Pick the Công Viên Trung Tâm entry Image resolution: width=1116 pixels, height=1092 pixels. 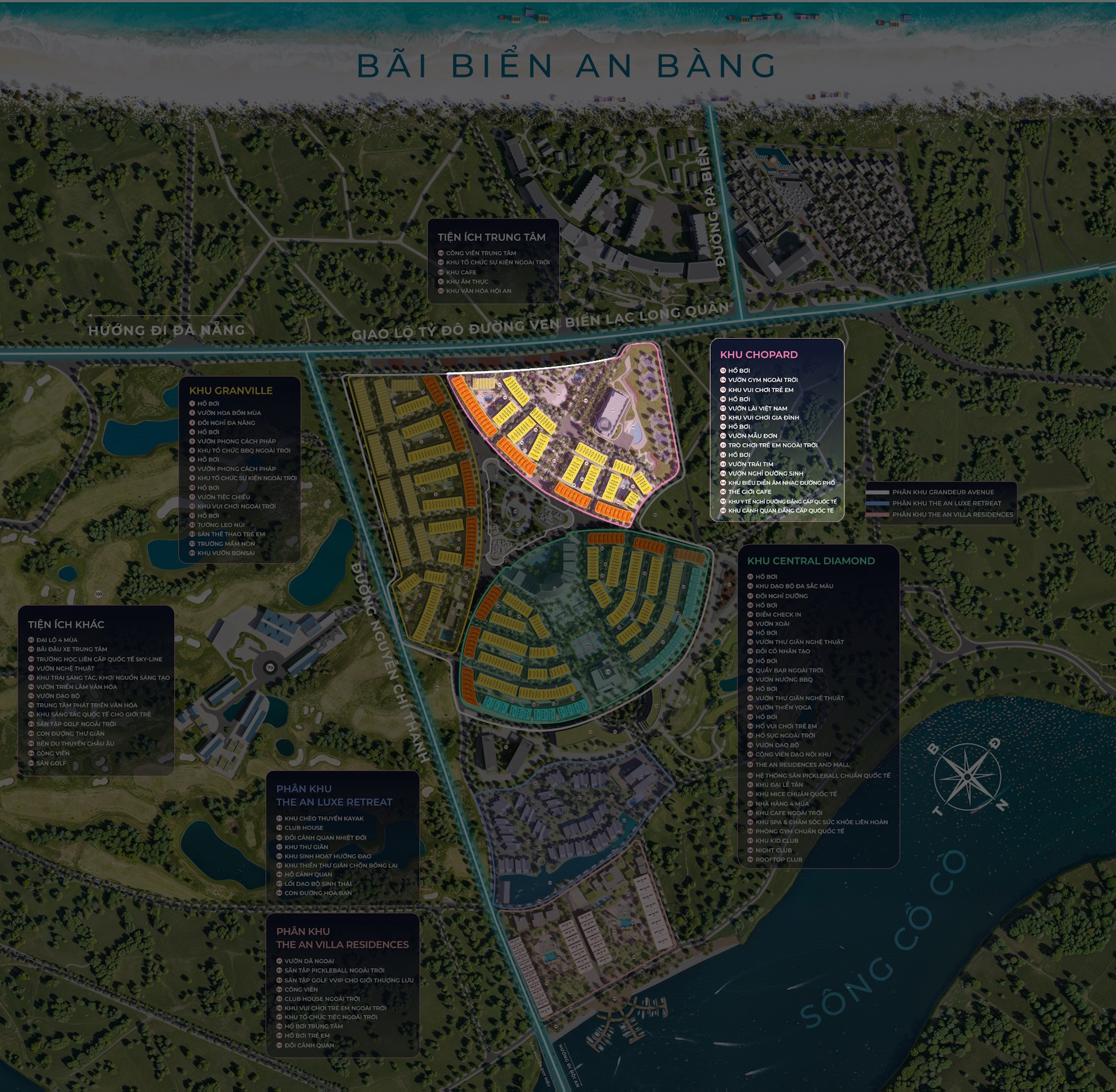(x=480, y=253)
